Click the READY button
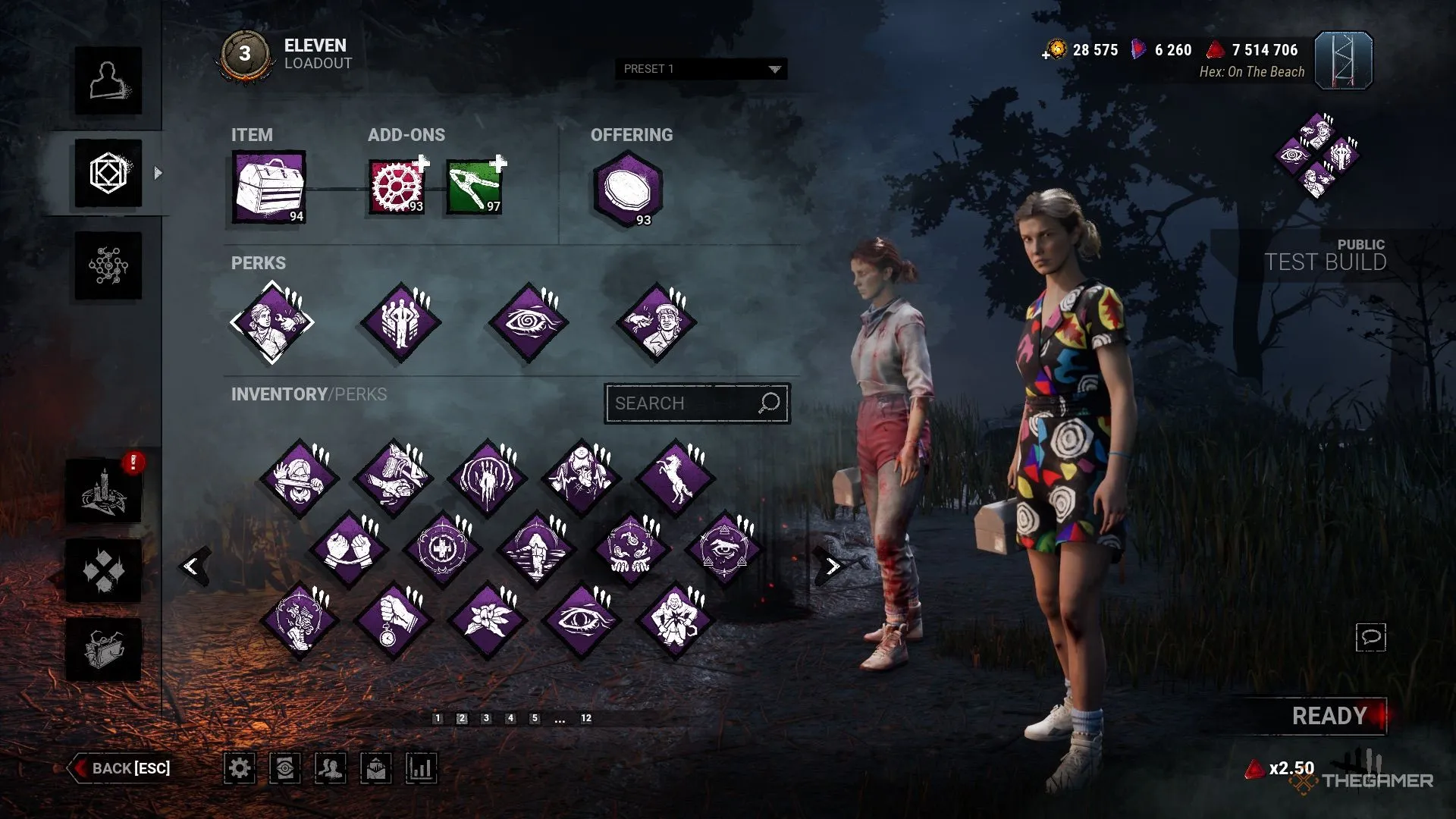The width and height of the screenshot is (1456, 819). [1329, 716]
